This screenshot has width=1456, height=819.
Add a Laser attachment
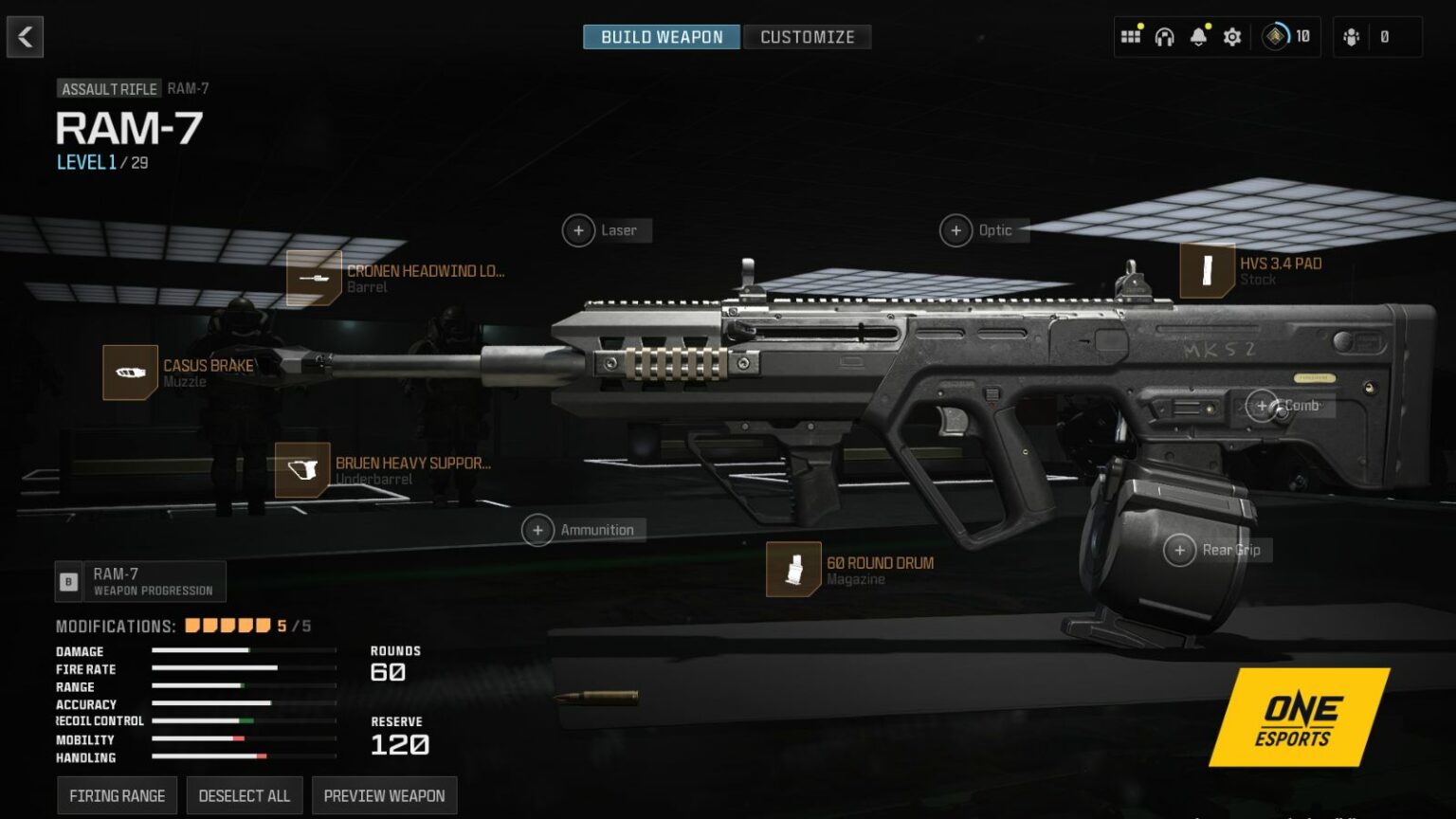[579, 230]
